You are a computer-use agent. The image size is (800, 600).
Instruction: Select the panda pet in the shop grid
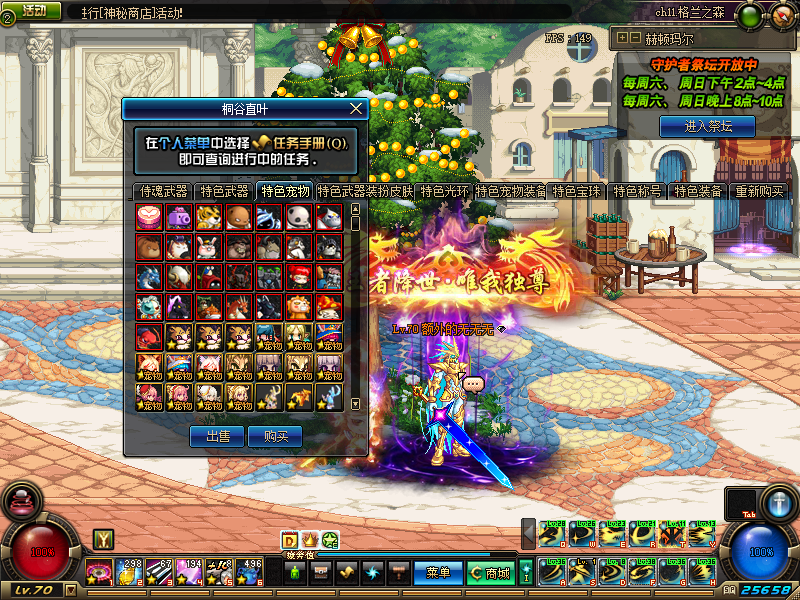[298, 216]
